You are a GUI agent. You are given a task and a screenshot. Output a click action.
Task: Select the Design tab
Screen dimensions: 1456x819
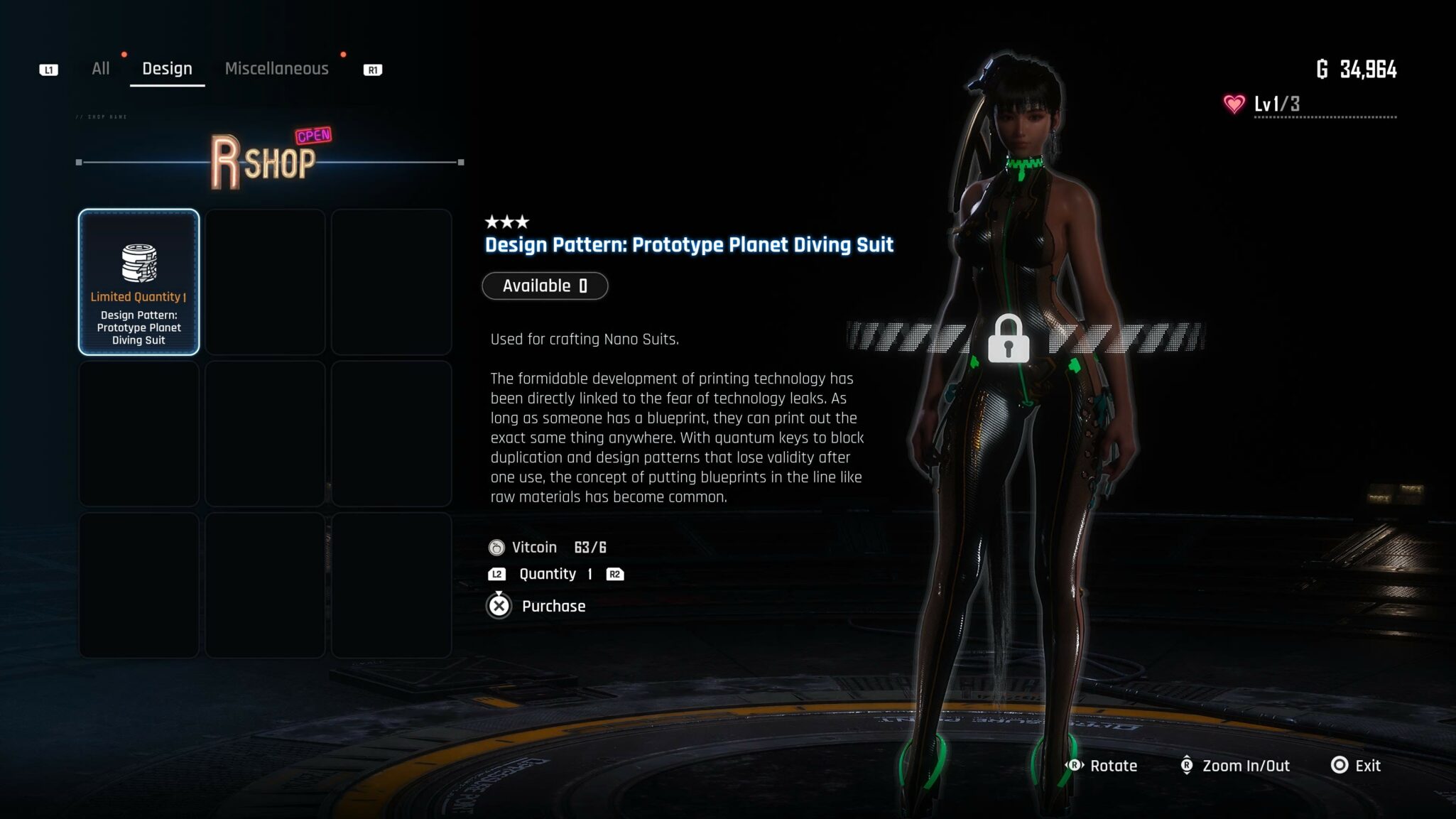167,69
